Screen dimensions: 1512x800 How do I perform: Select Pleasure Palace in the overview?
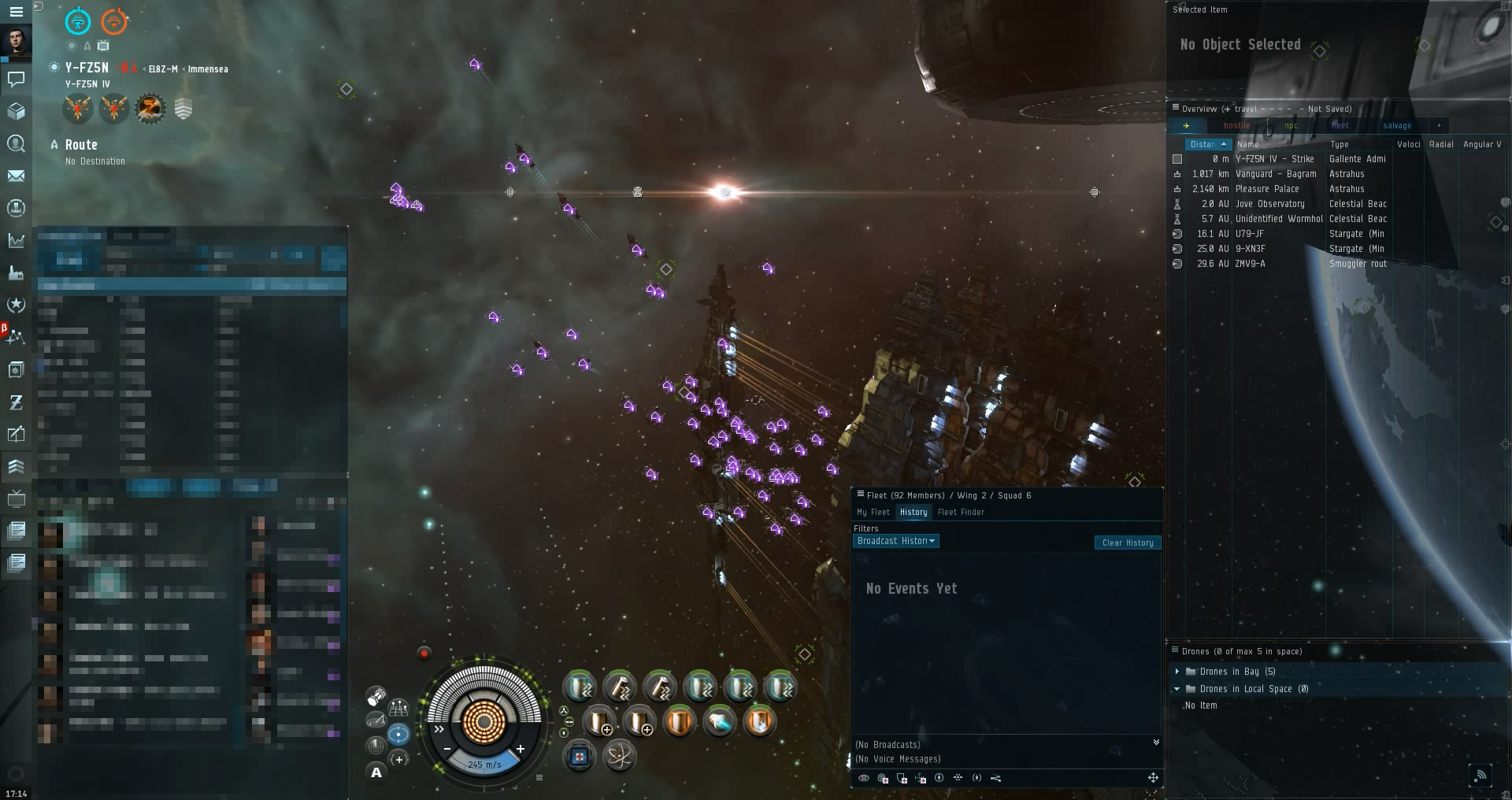1266,189
